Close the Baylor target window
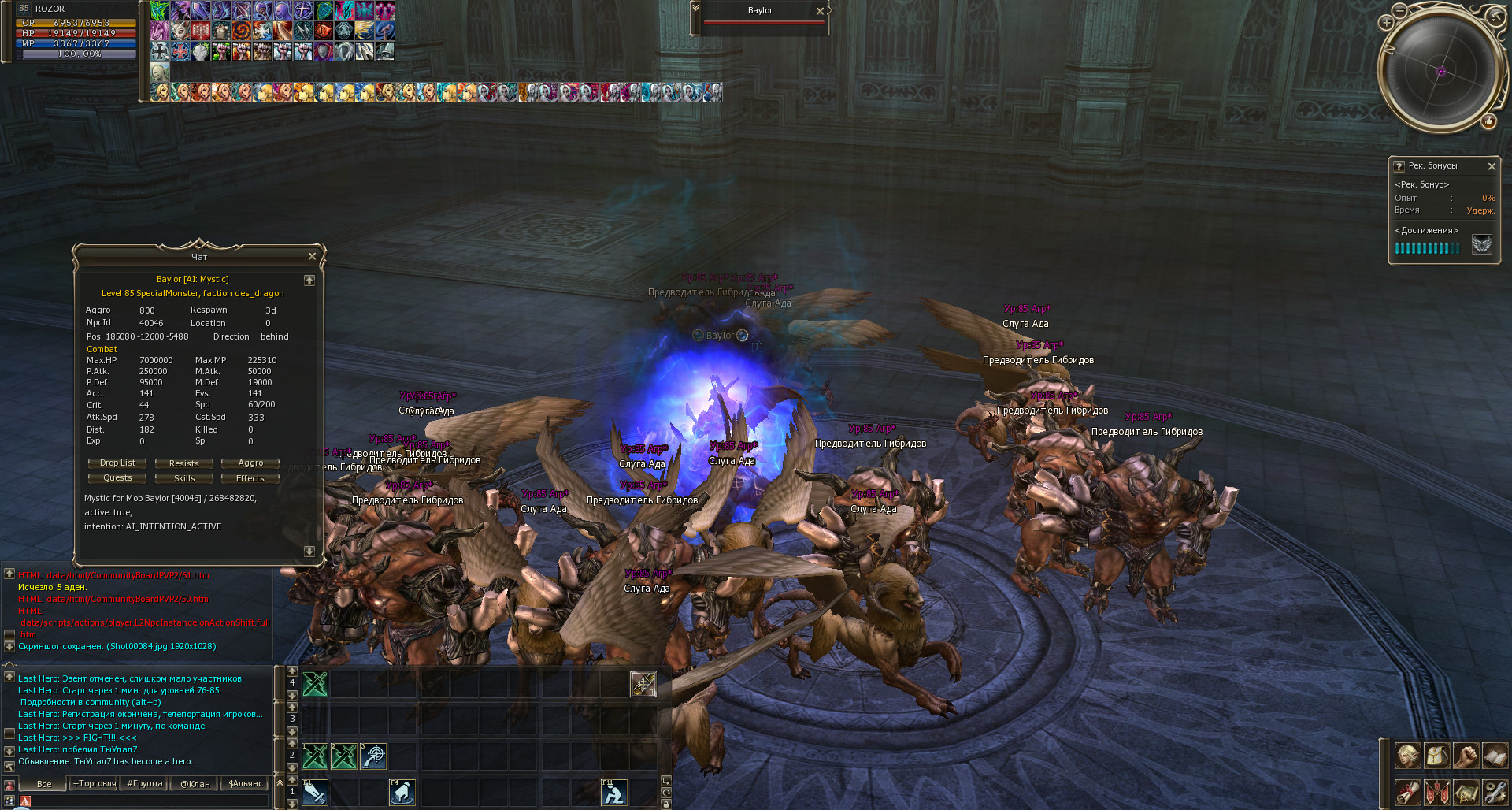Viewport: 1512px width, 810px height. pyautogui.click(x=820, y=11)
